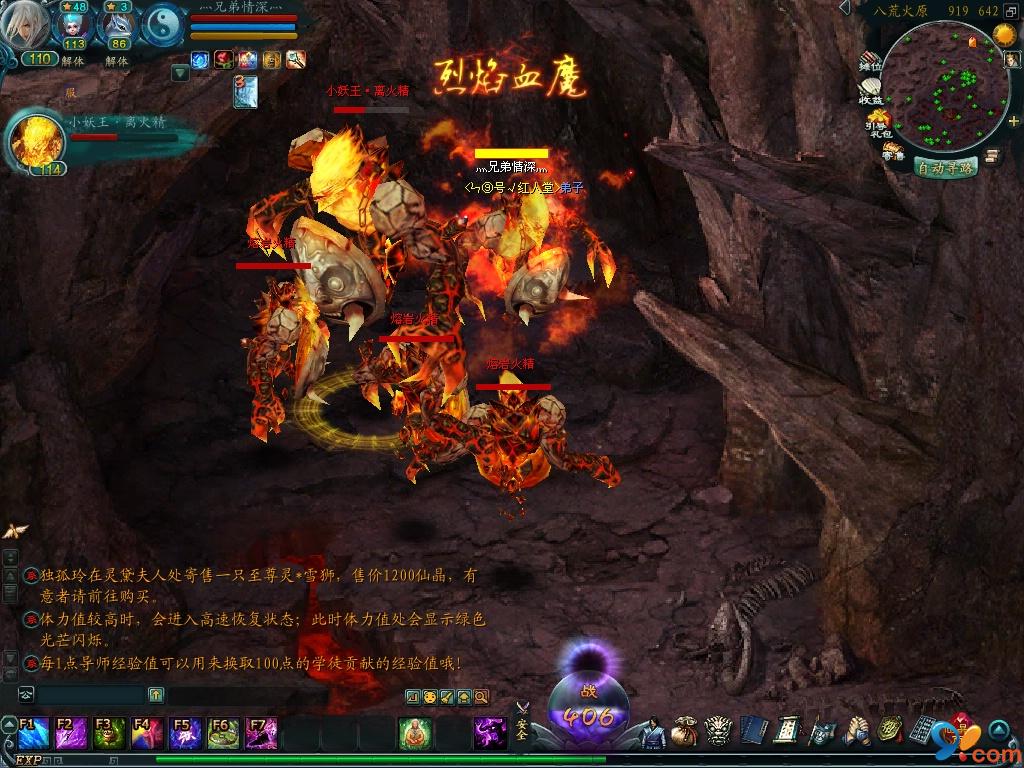Select the 小妖王·离火精 target portrait
The width and height of the screenshot is (1024, 768).
click(37, 141)
